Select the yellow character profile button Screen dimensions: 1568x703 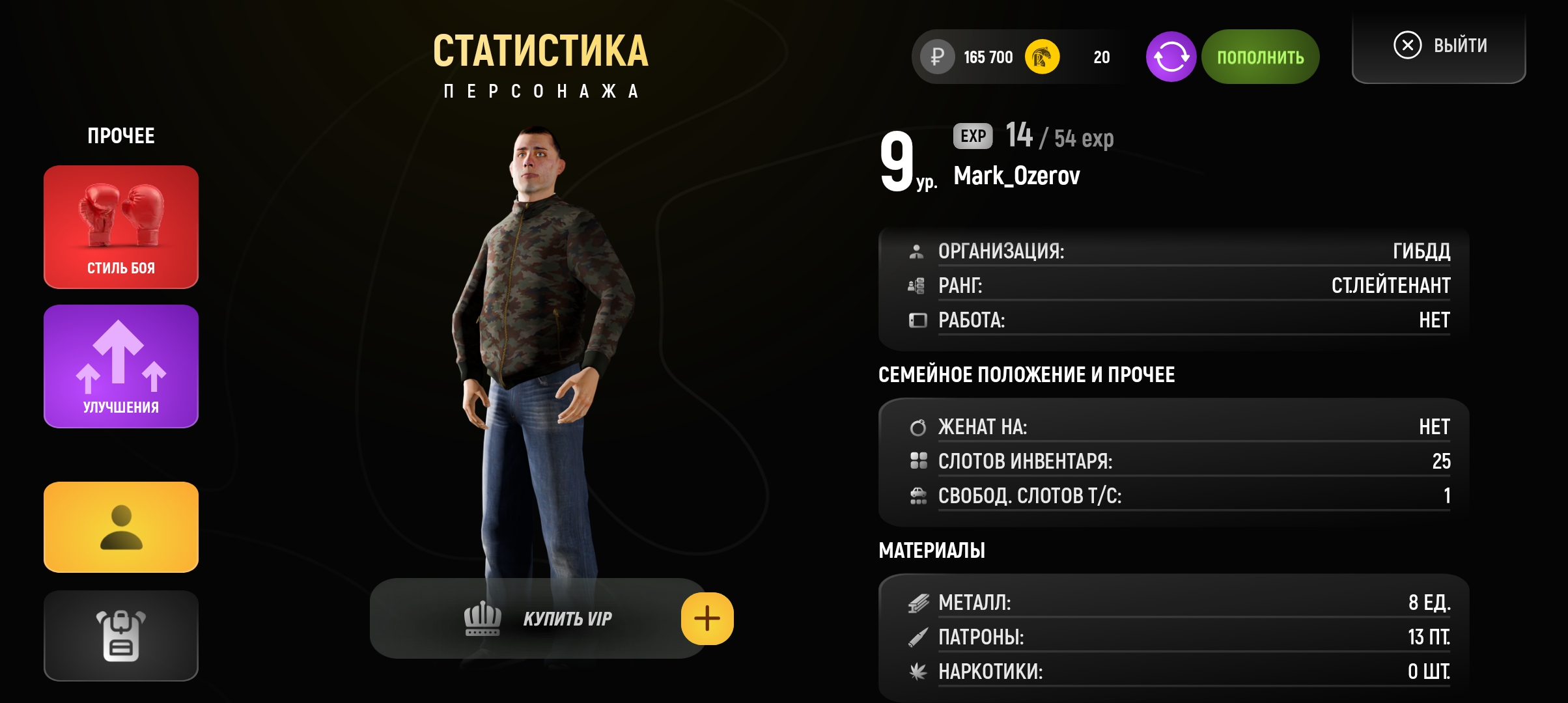pyautogui.click(x=121, y=527)
